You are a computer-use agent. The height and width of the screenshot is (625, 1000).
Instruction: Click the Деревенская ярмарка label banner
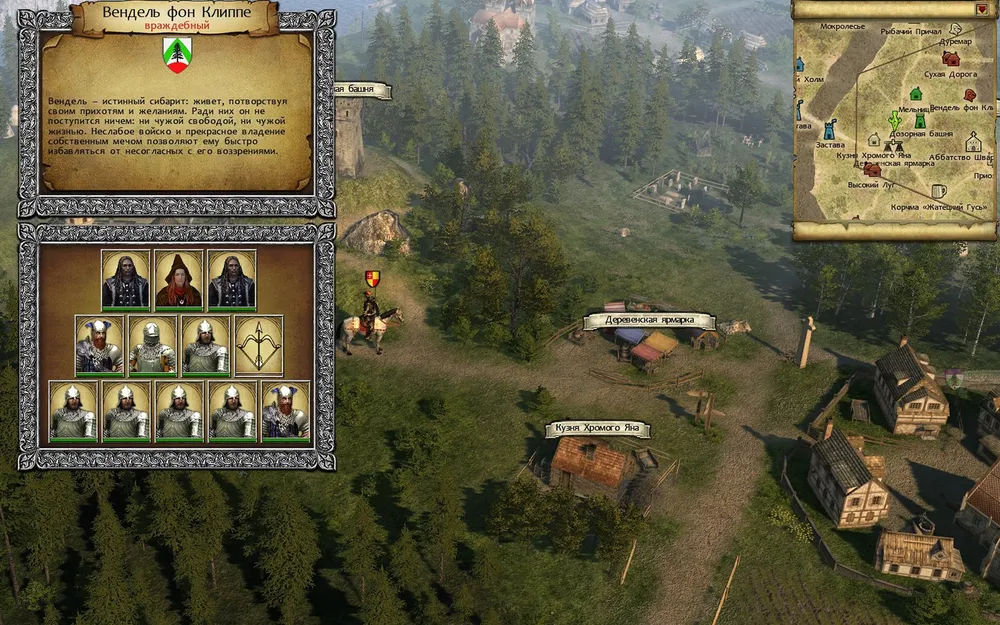coord(648,321)
